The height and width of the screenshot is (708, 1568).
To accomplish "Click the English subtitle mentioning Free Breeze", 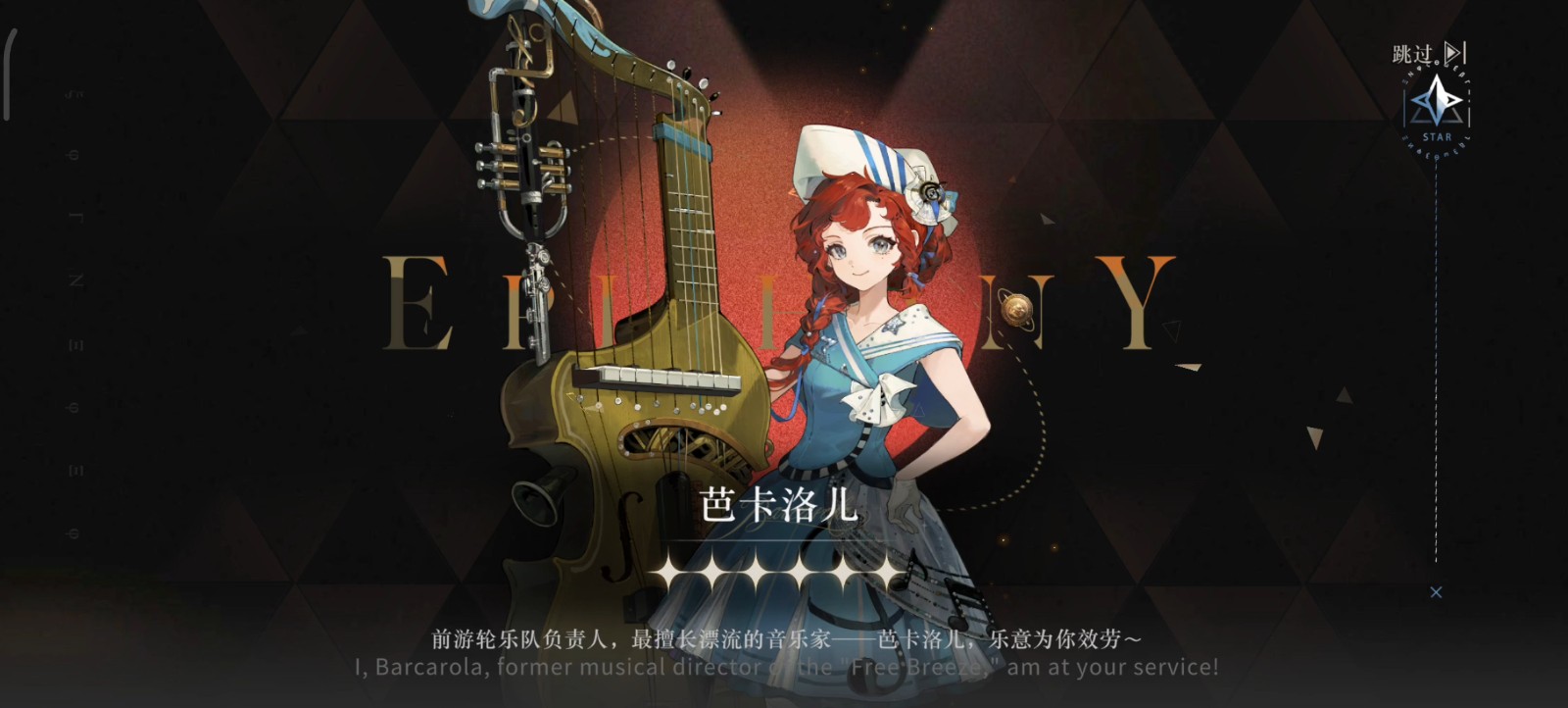I will [784, 668].
